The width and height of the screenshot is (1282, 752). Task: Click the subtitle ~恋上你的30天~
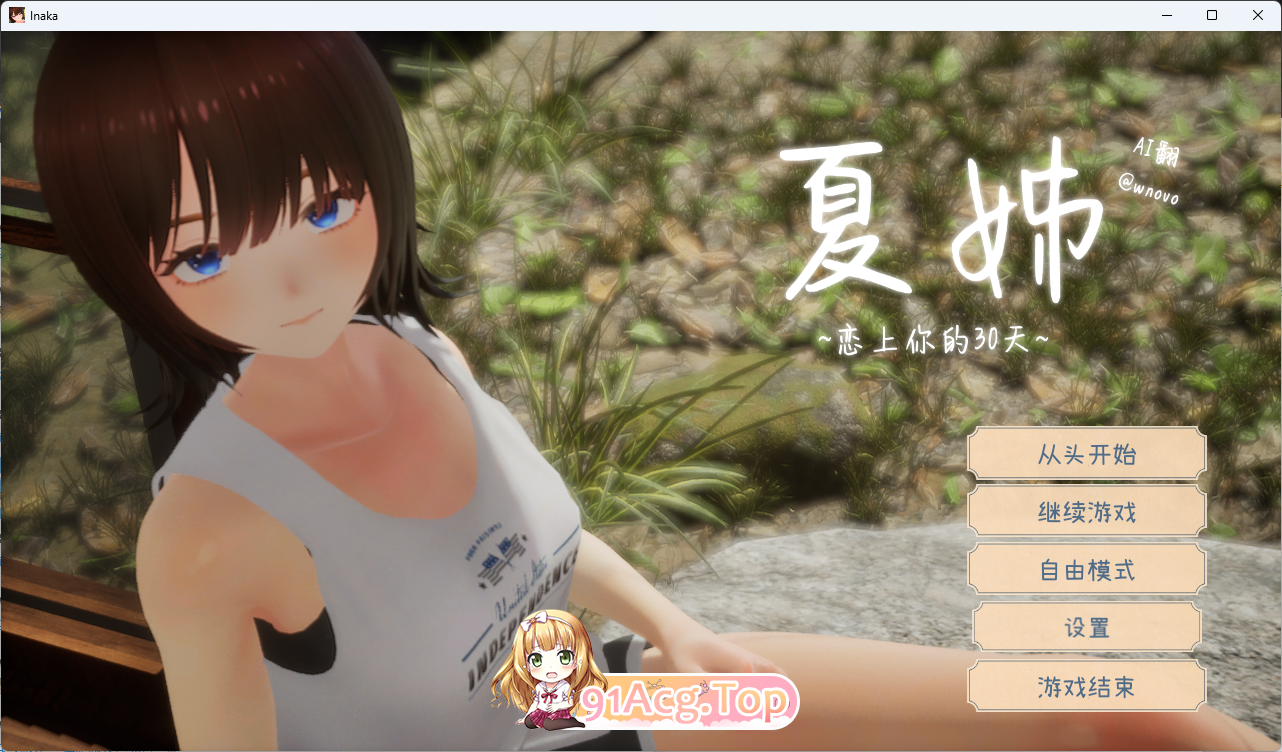click(x=934, y=340)
